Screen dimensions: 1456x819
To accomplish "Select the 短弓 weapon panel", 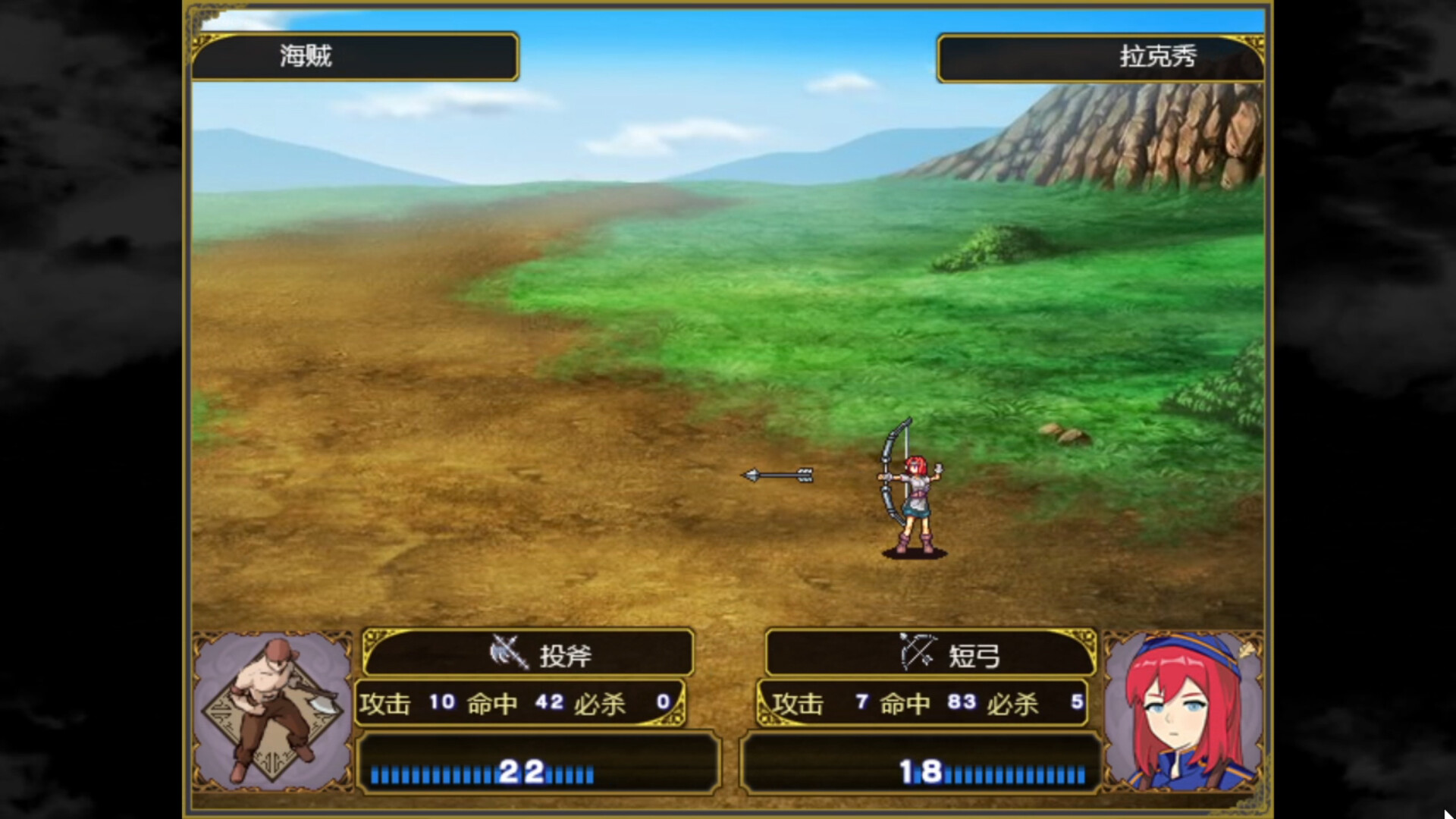I will click(930, 653).
